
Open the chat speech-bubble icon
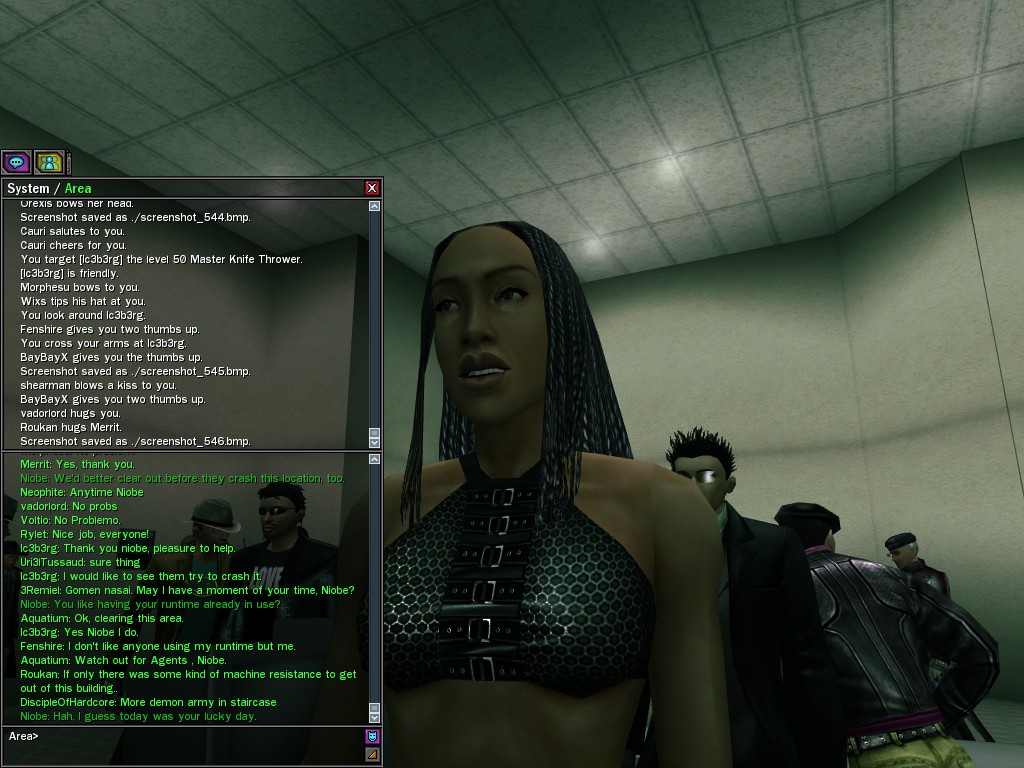pos(16,161)
